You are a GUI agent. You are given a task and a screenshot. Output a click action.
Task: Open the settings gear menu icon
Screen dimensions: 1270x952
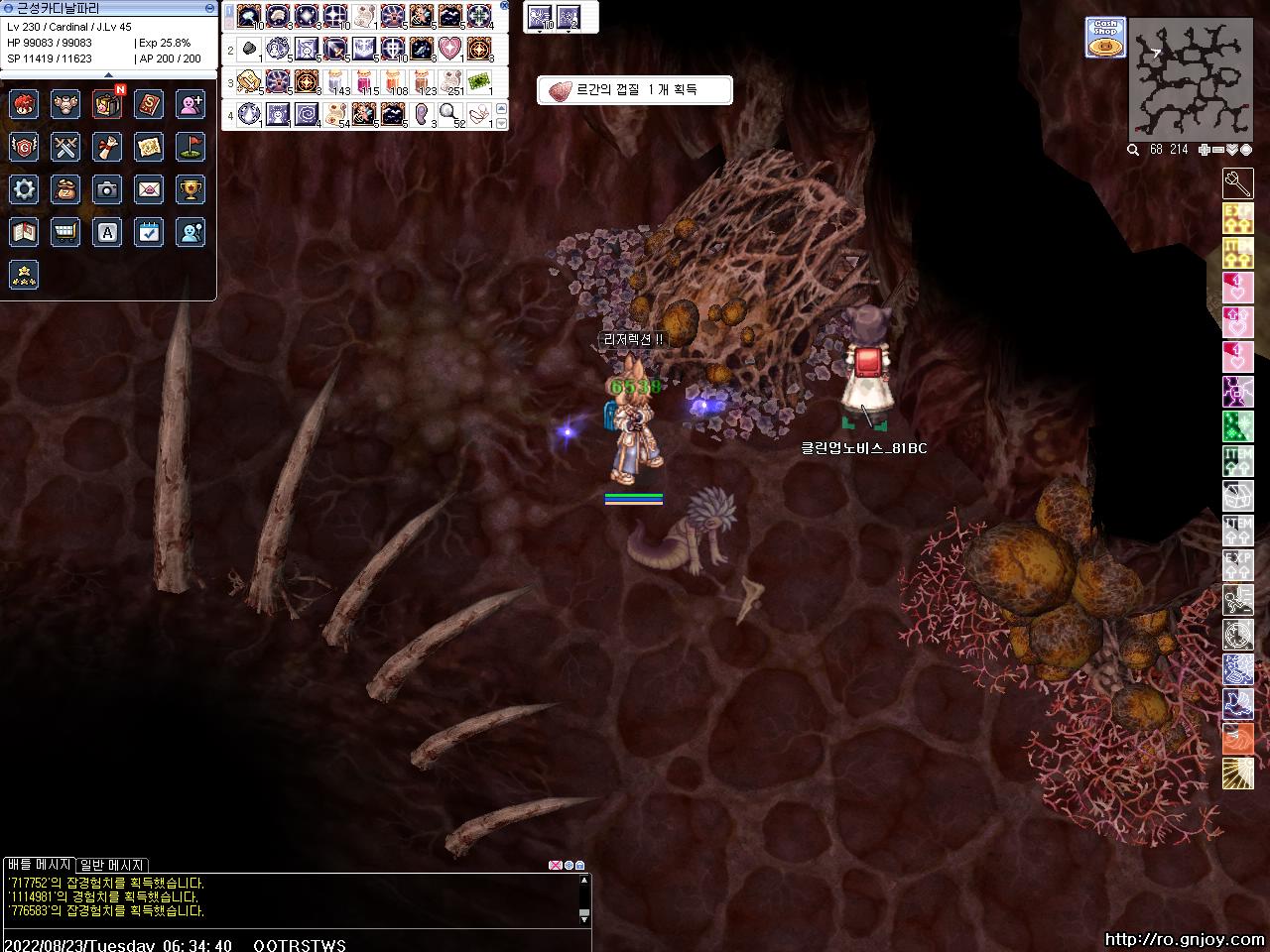(24, 189)
